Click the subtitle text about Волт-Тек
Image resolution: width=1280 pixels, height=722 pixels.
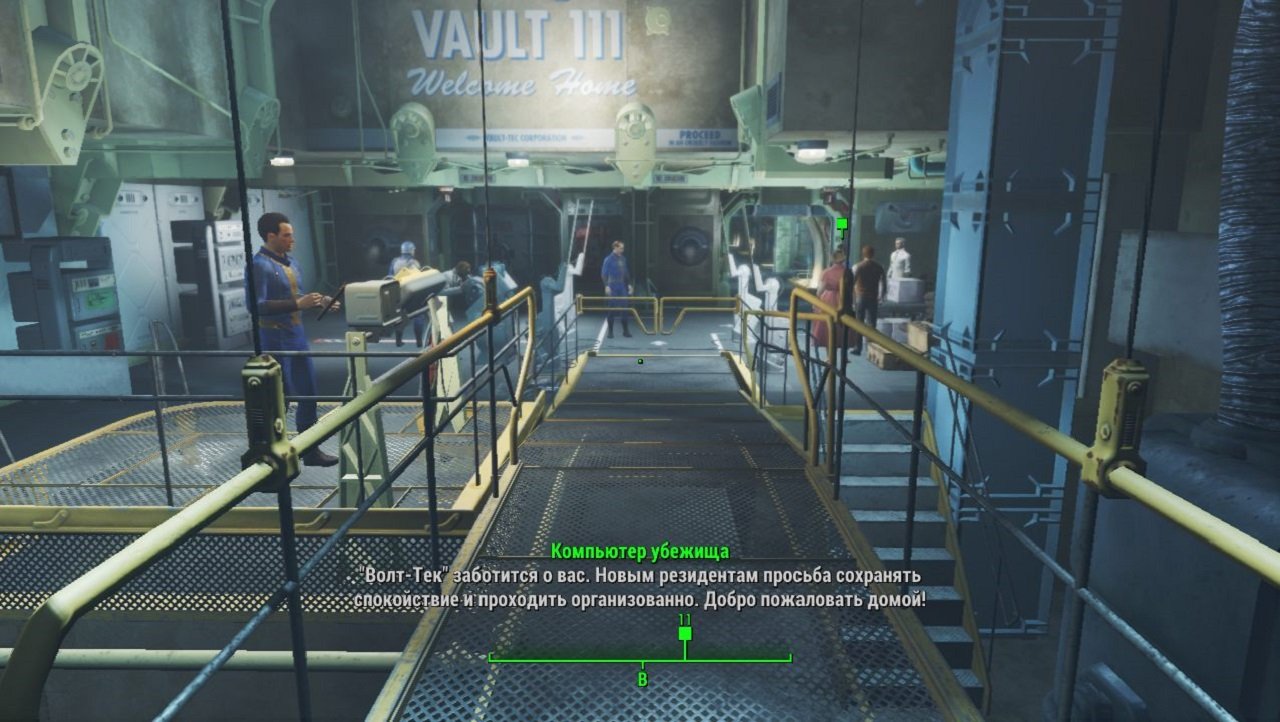coord(640,585)
